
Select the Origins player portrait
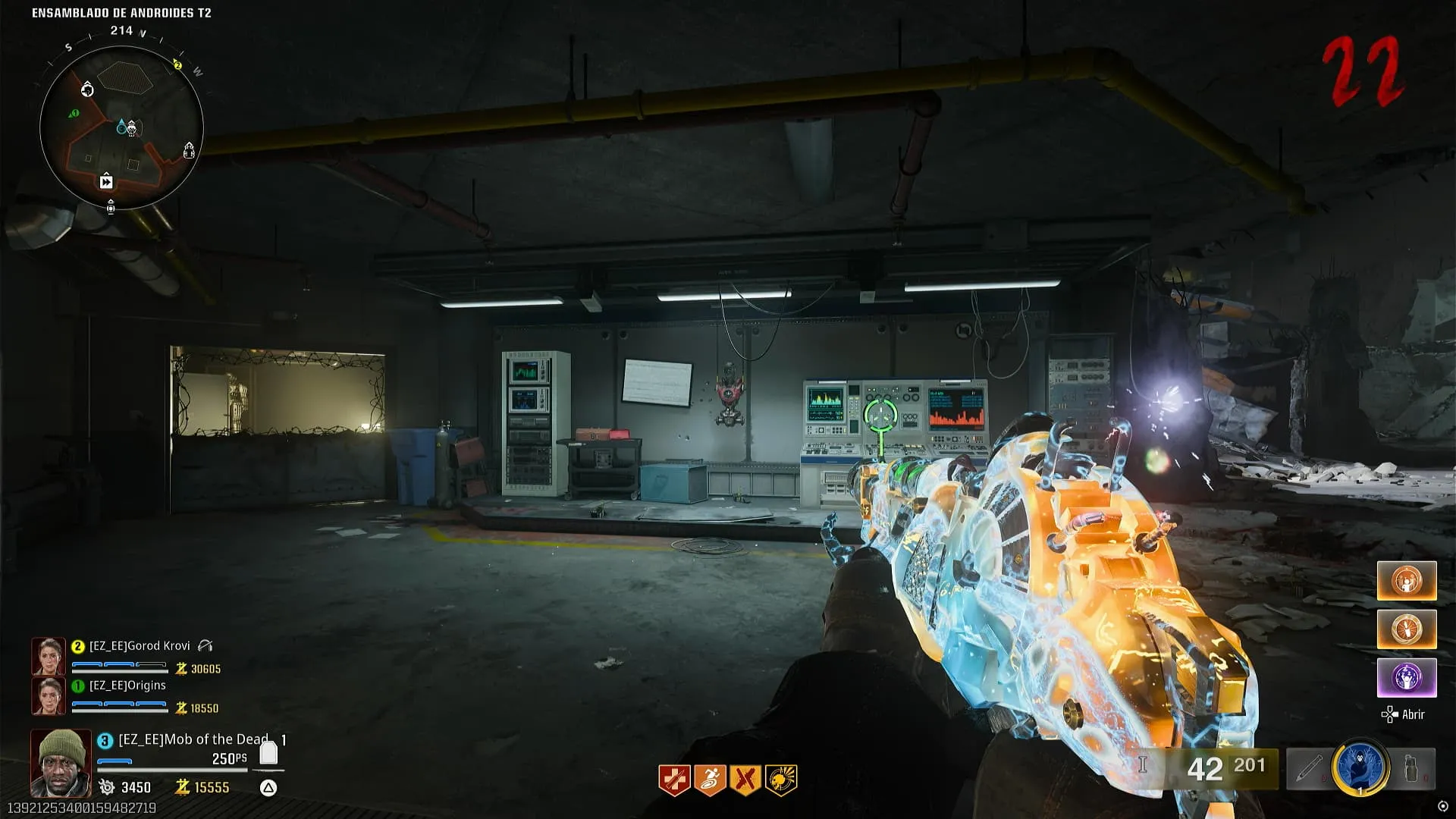[x=49, y=696]
